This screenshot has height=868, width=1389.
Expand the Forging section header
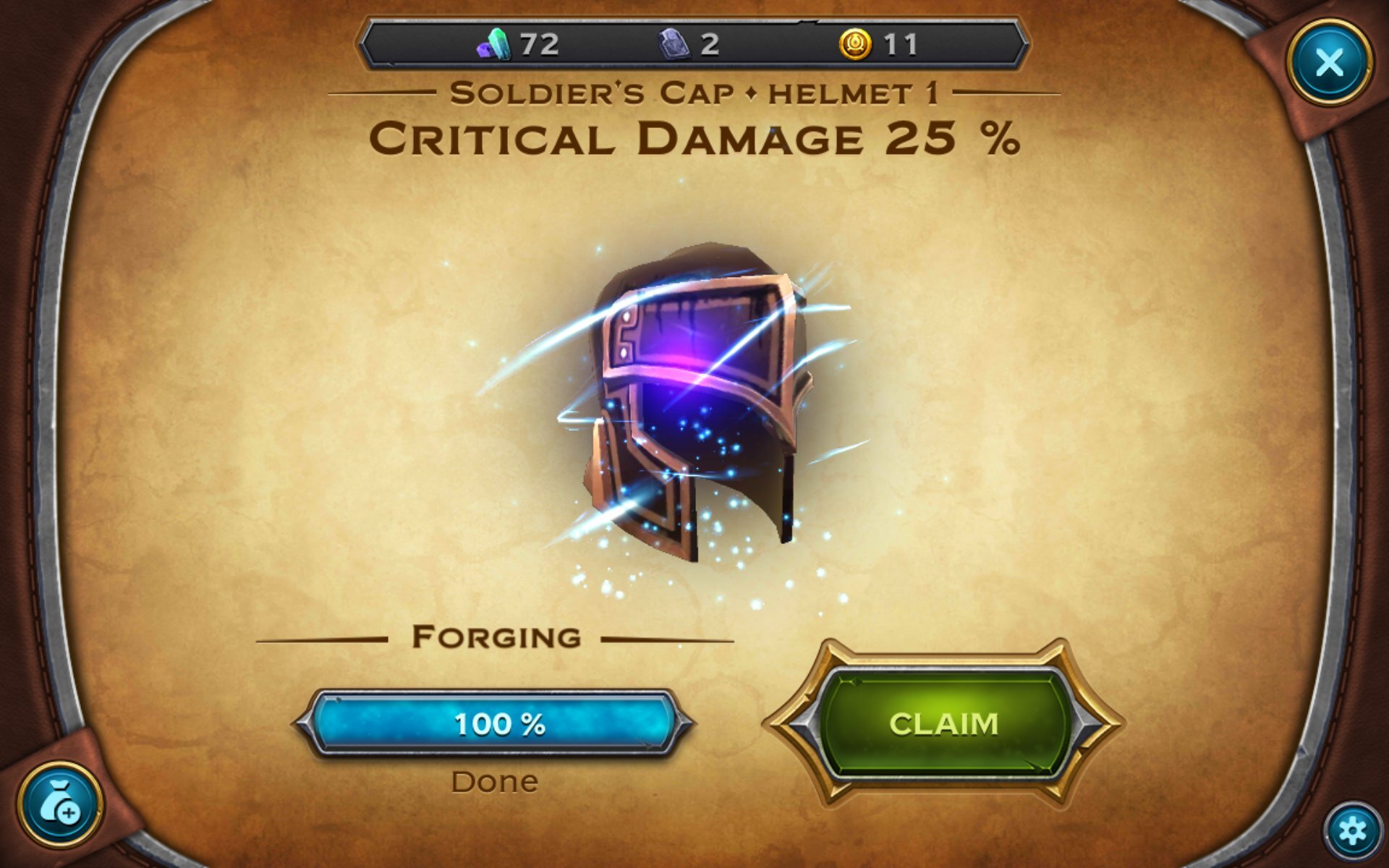(496, 636)
